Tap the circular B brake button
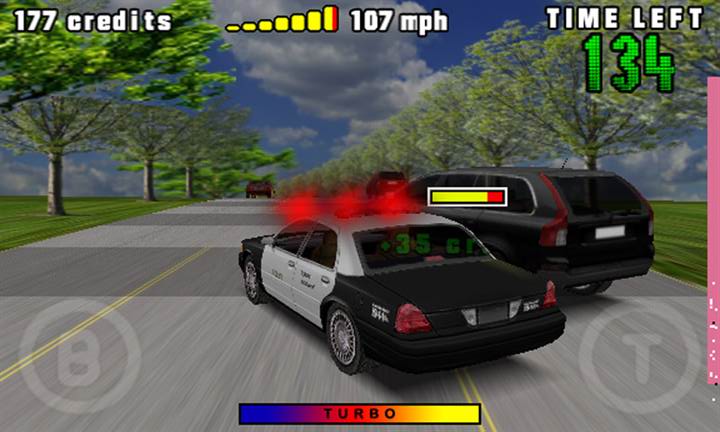Image resolution: width=720 pixels, height=432 pixels. pyautogui.click(x=79, y=357)
